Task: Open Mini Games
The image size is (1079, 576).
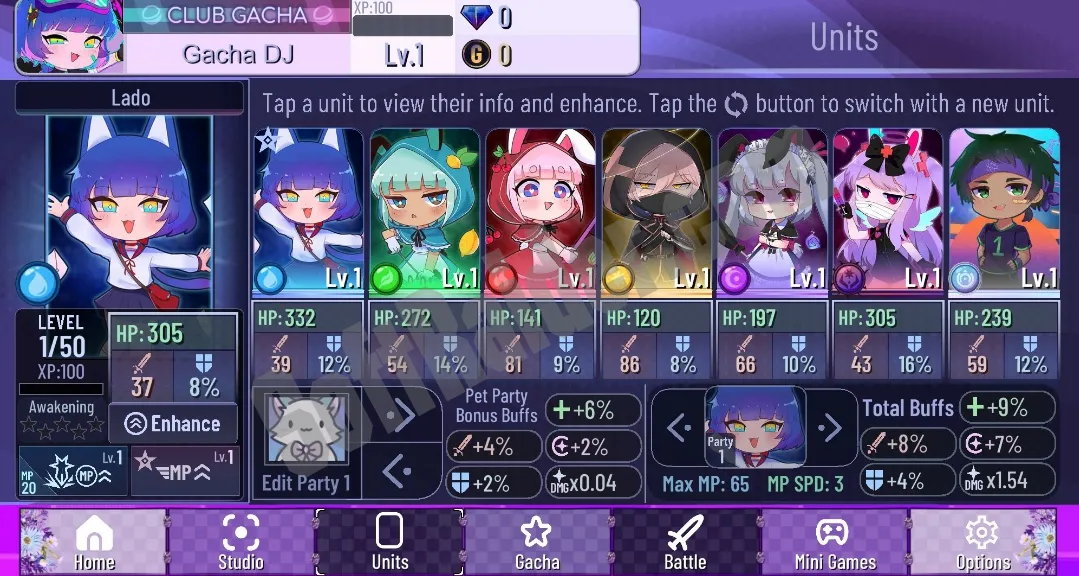Action: tap(834, 541)
